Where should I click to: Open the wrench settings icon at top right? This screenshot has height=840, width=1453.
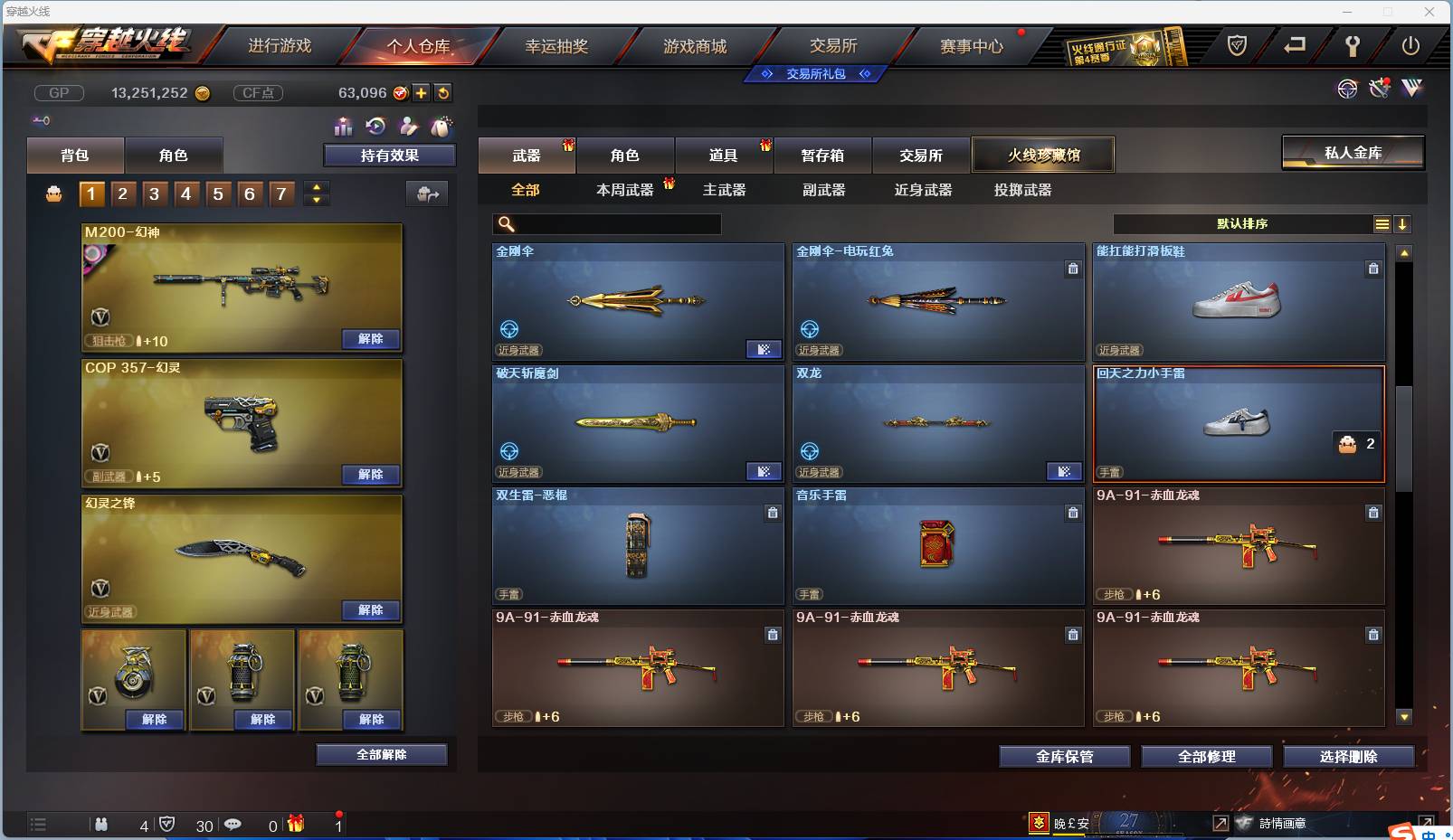coord(1379,89)
